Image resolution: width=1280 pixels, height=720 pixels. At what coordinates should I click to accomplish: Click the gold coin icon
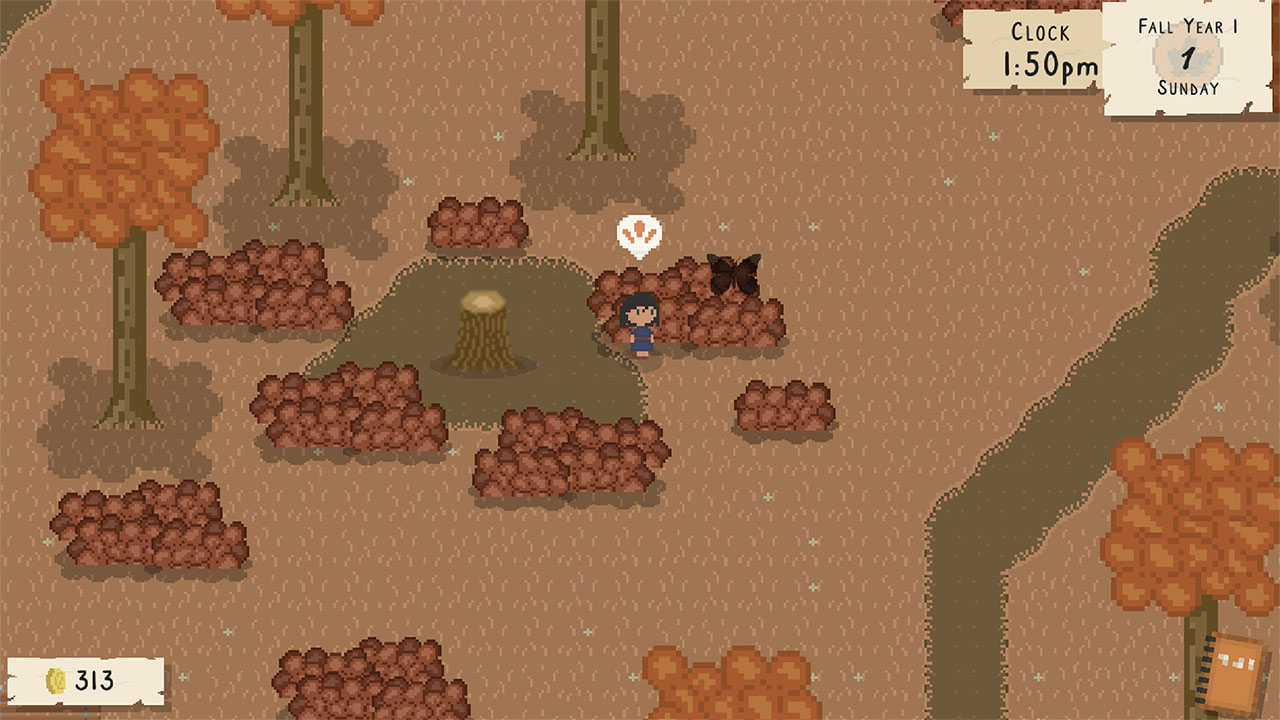[57, 682]
